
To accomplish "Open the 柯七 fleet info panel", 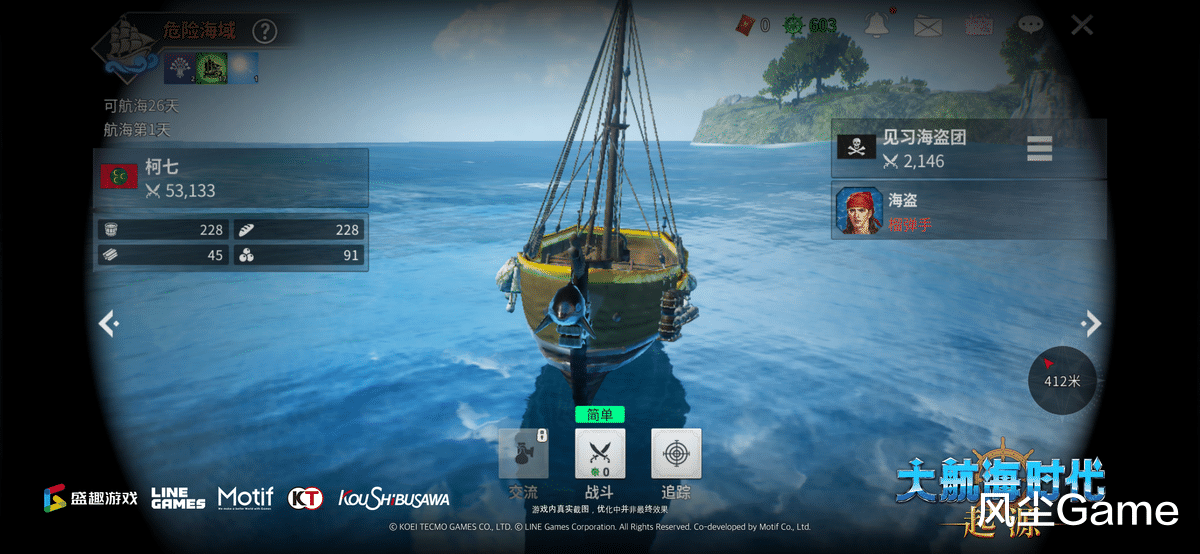I will tap(231, 178).
